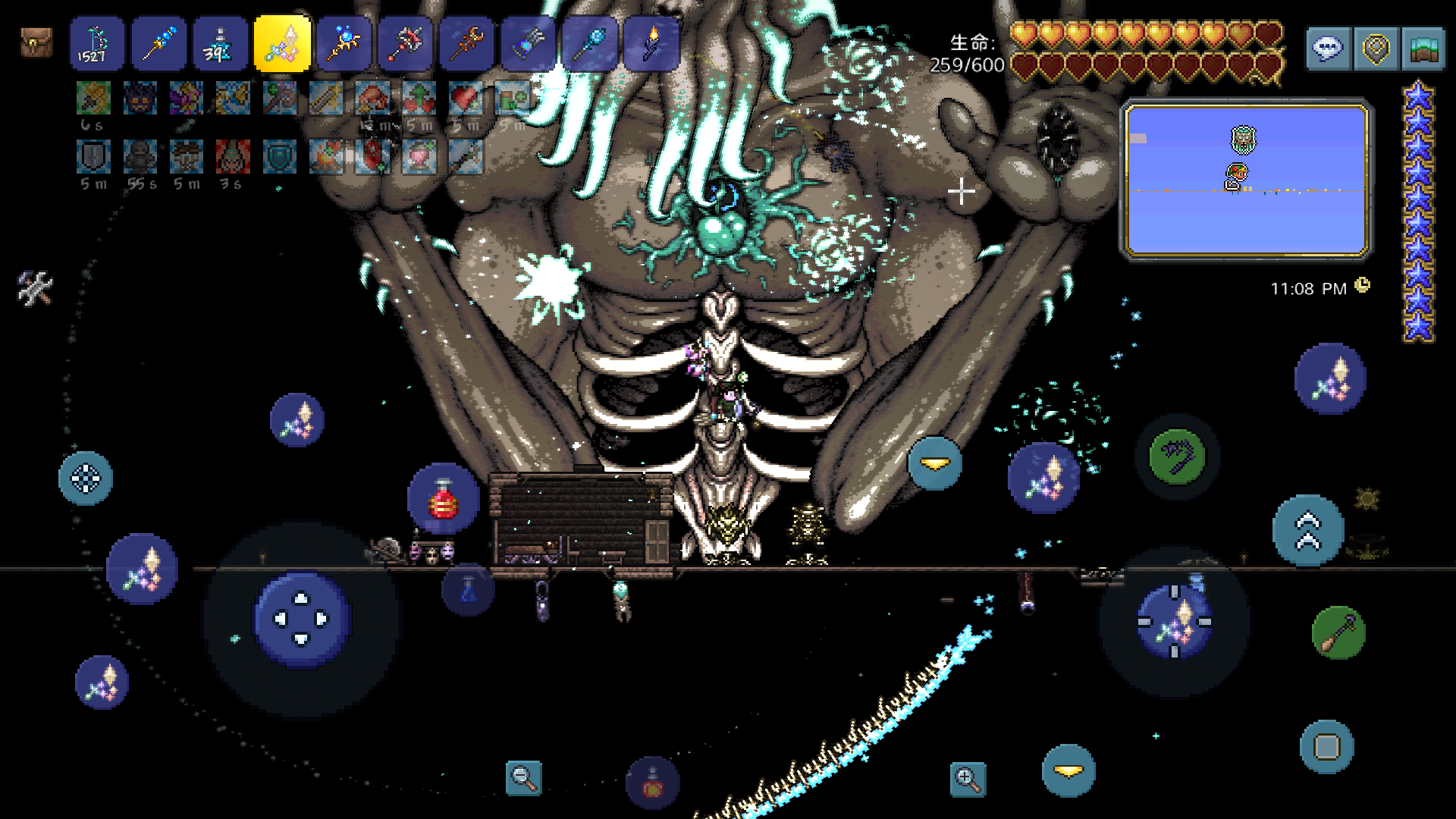Open the inventory bag
Viewport: 1456px width, 819px height.
(x=36, y=42)
